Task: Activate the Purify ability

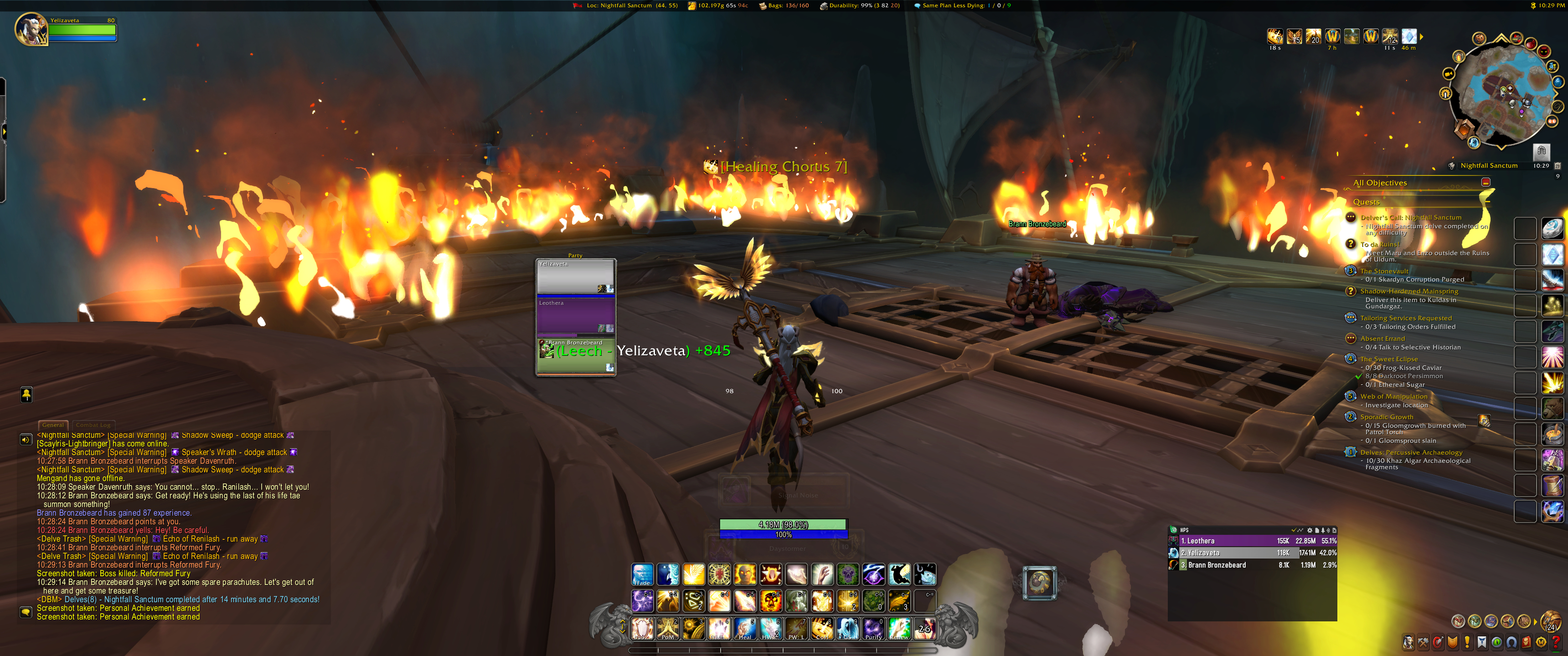Action: [x=873, y=629]
